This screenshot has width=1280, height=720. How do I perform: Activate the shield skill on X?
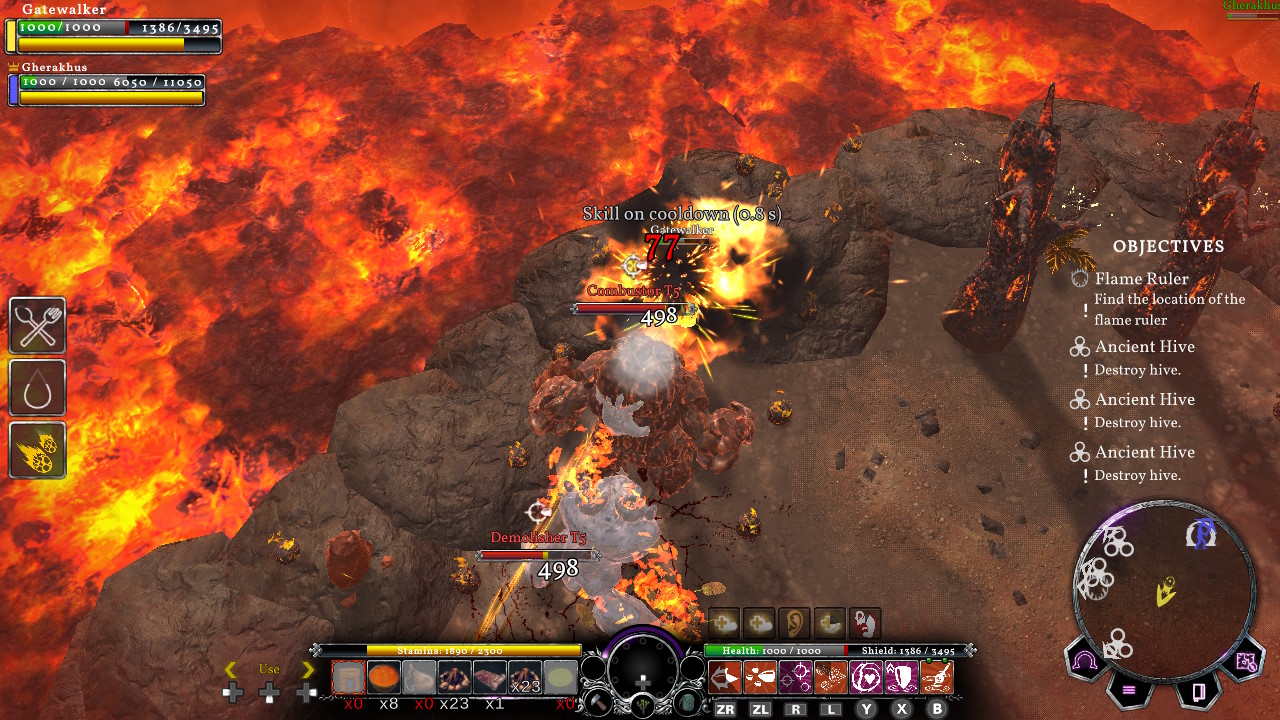901,676
